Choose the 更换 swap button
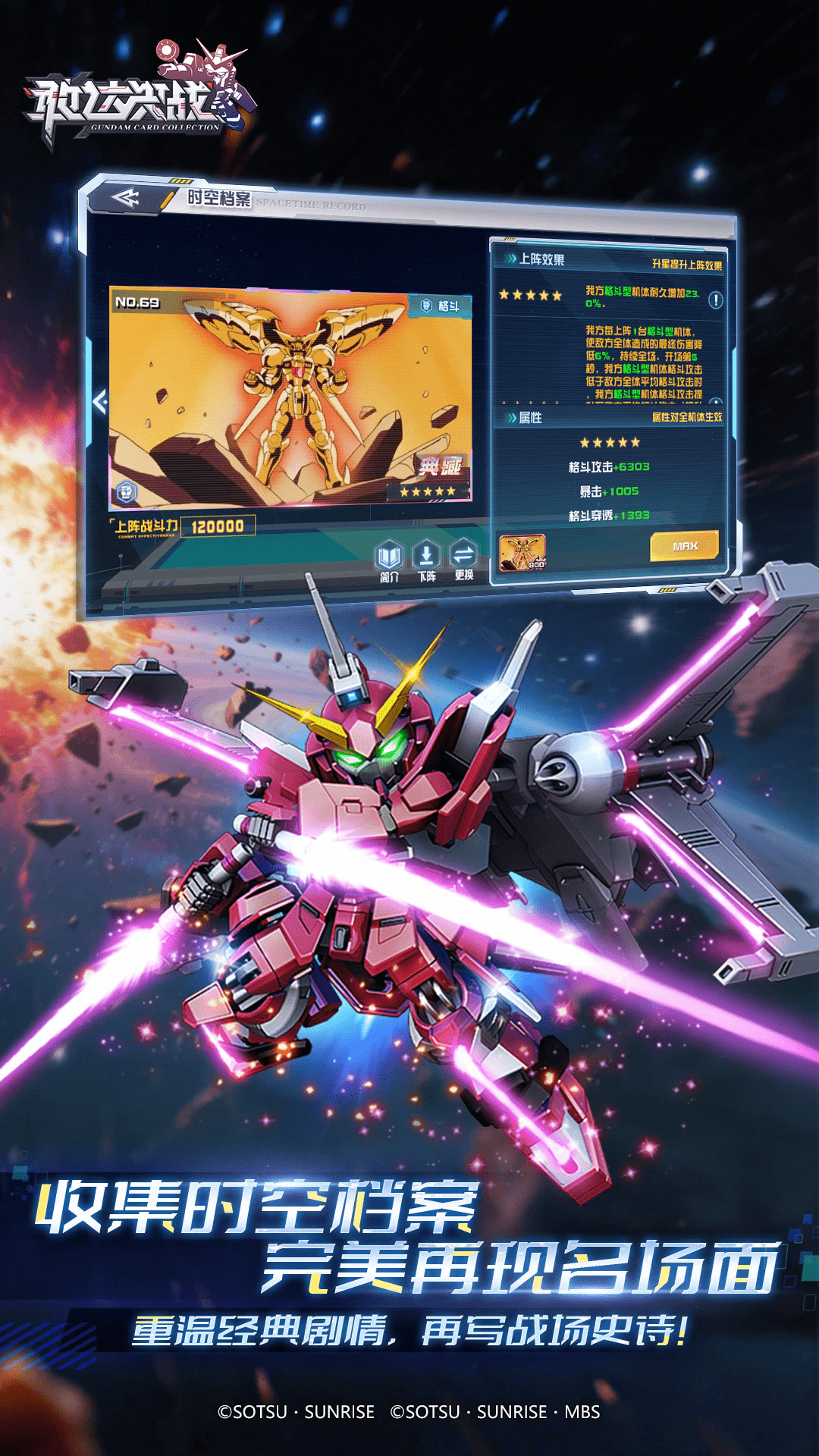819x1456 pixels. 463,558
